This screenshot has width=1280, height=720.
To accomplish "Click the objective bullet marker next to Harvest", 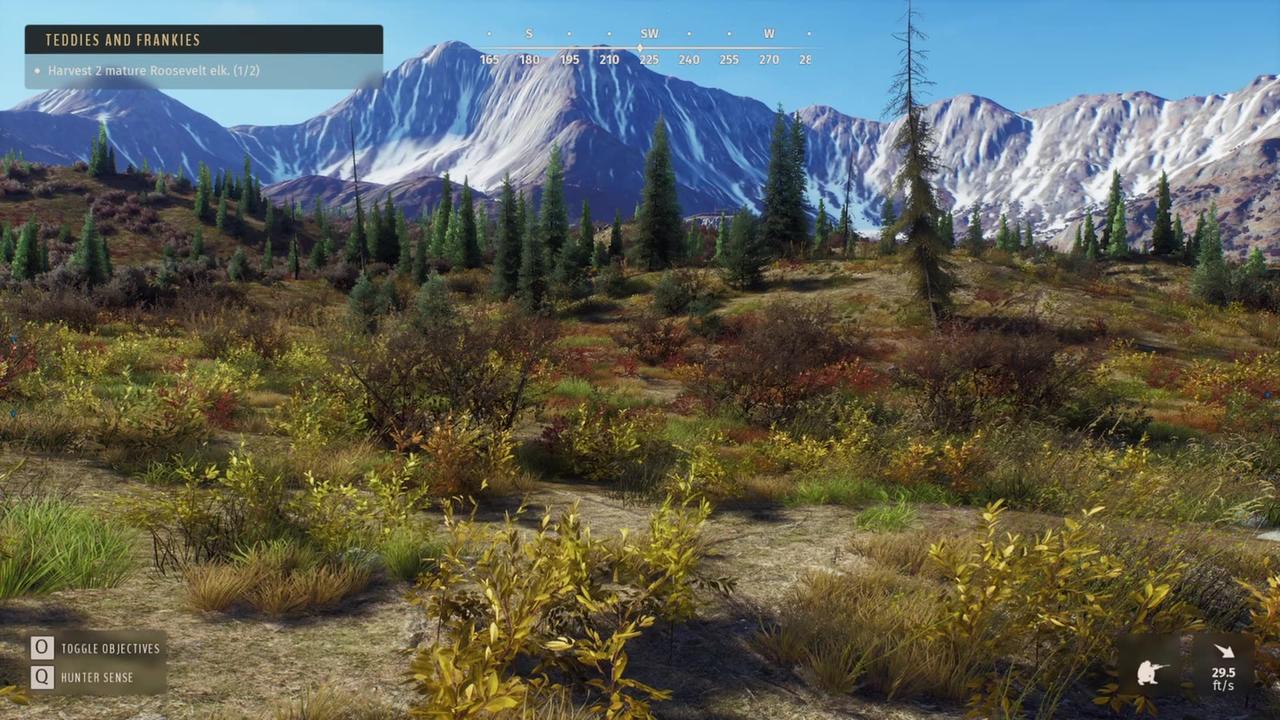I will [x=35, y=71].
